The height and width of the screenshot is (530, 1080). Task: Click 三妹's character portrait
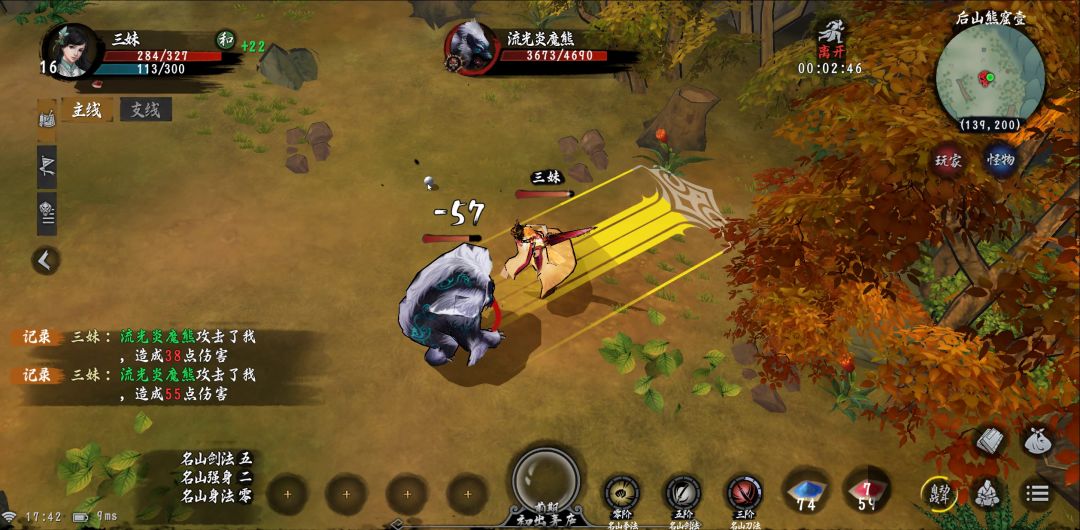[x=72, y=50]
